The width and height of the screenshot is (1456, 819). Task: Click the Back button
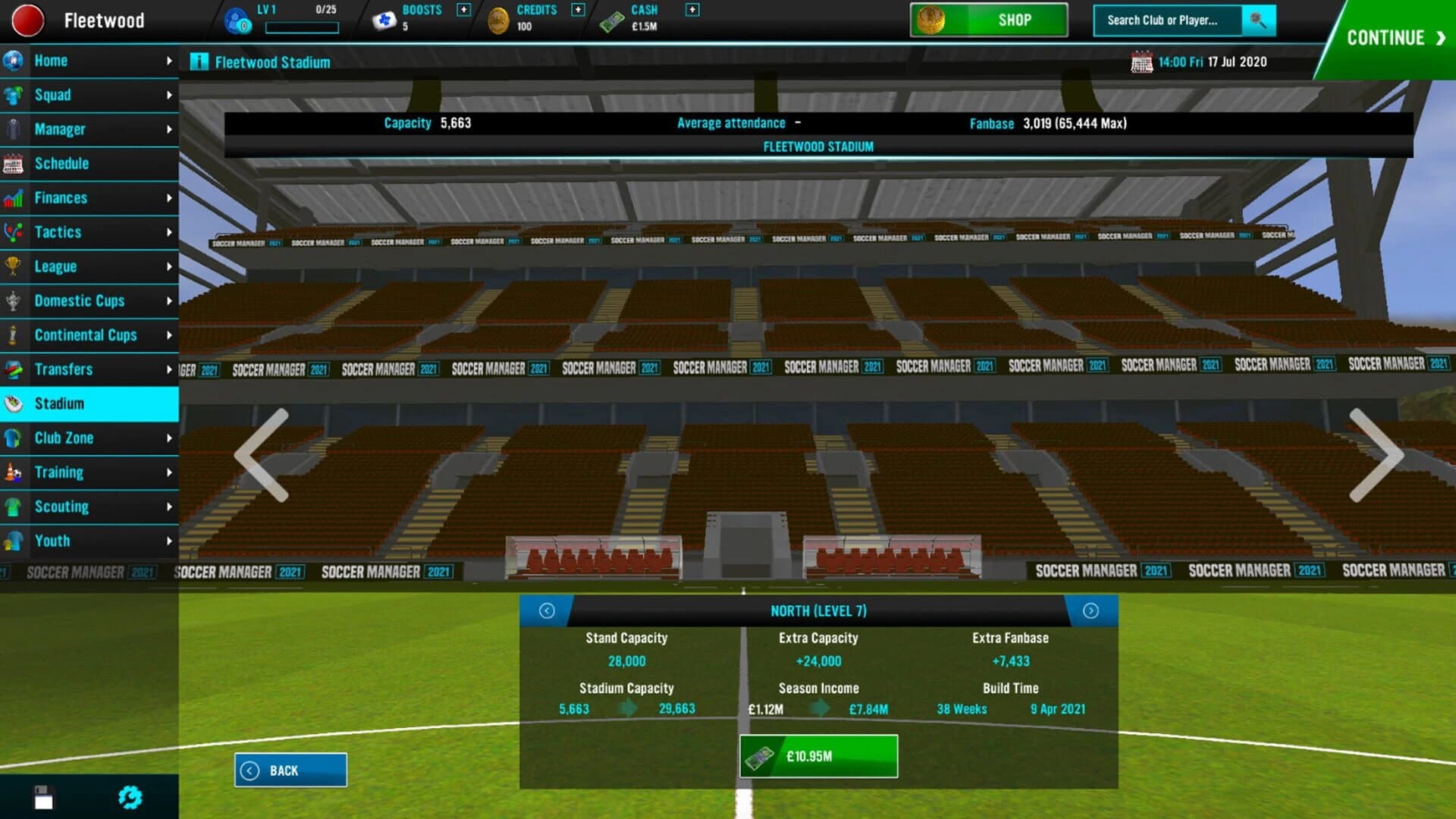pyautogui.click(x=290, y=770)
